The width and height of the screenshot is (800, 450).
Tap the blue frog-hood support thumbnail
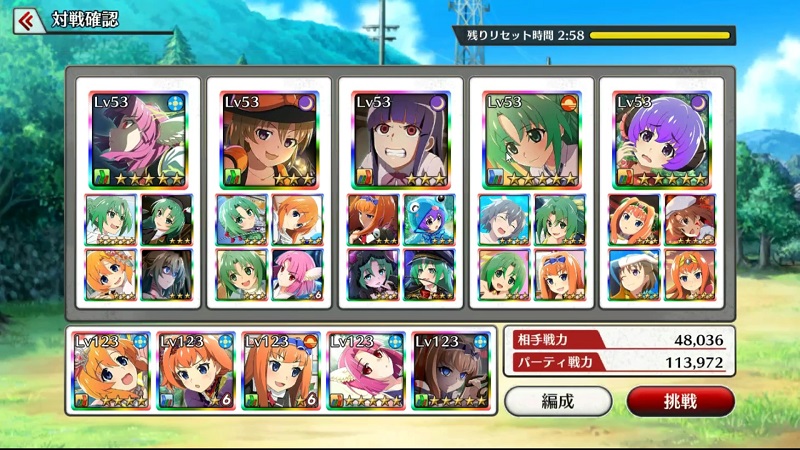[x=428, y=219]
